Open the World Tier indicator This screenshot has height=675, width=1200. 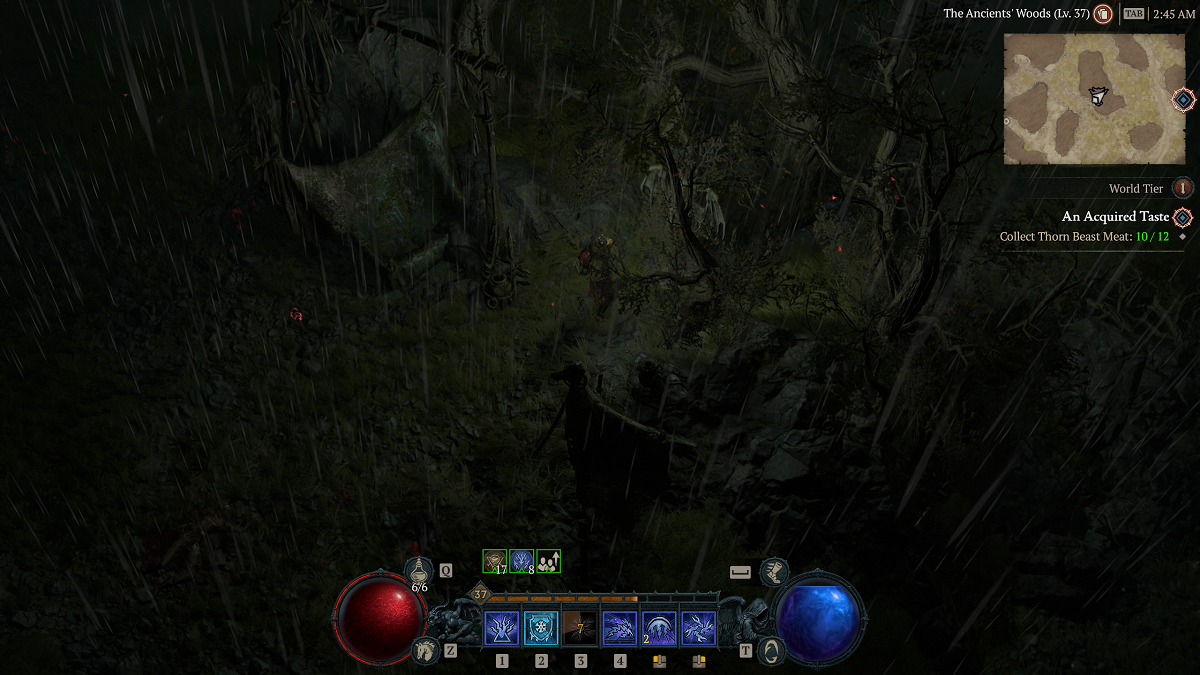[1183, 188]
